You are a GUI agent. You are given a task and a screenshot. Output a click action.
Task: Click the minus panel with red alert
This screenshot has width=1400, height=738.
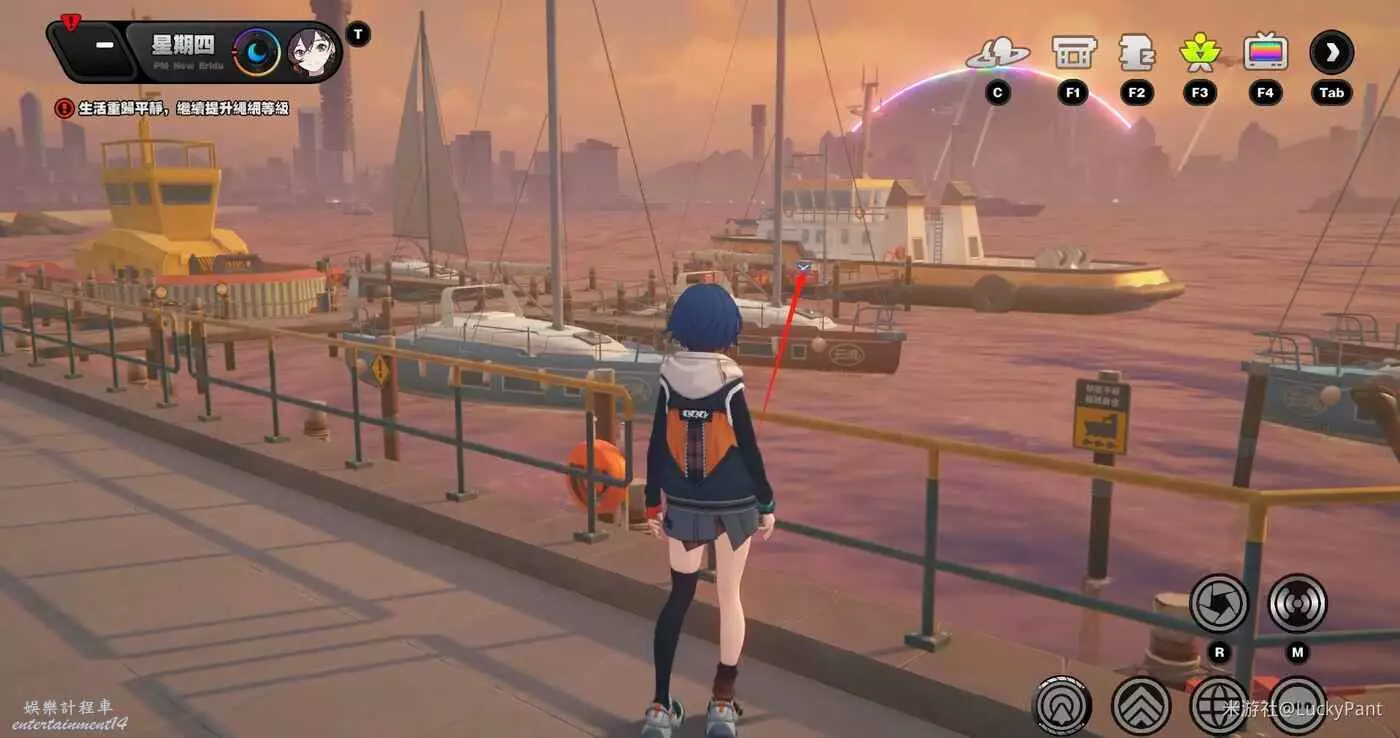point(102,48)
